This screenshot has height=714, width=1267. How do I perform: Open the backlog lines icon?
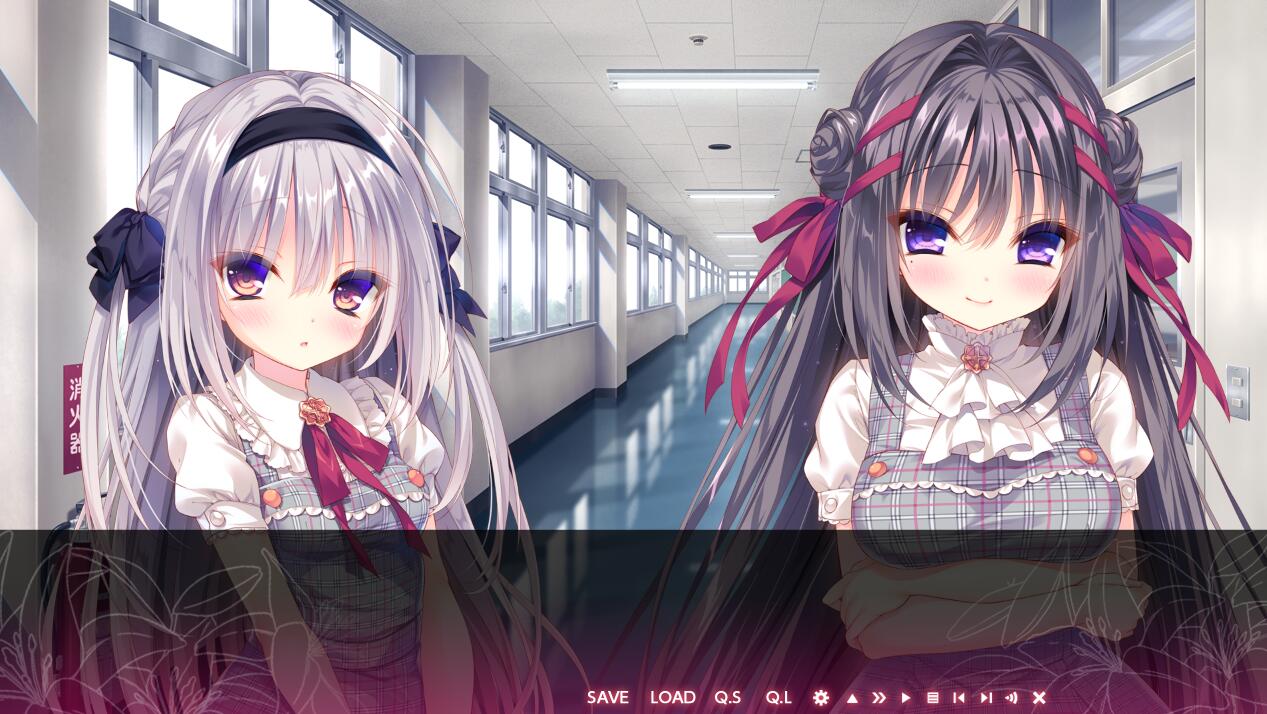click(932, 698)
